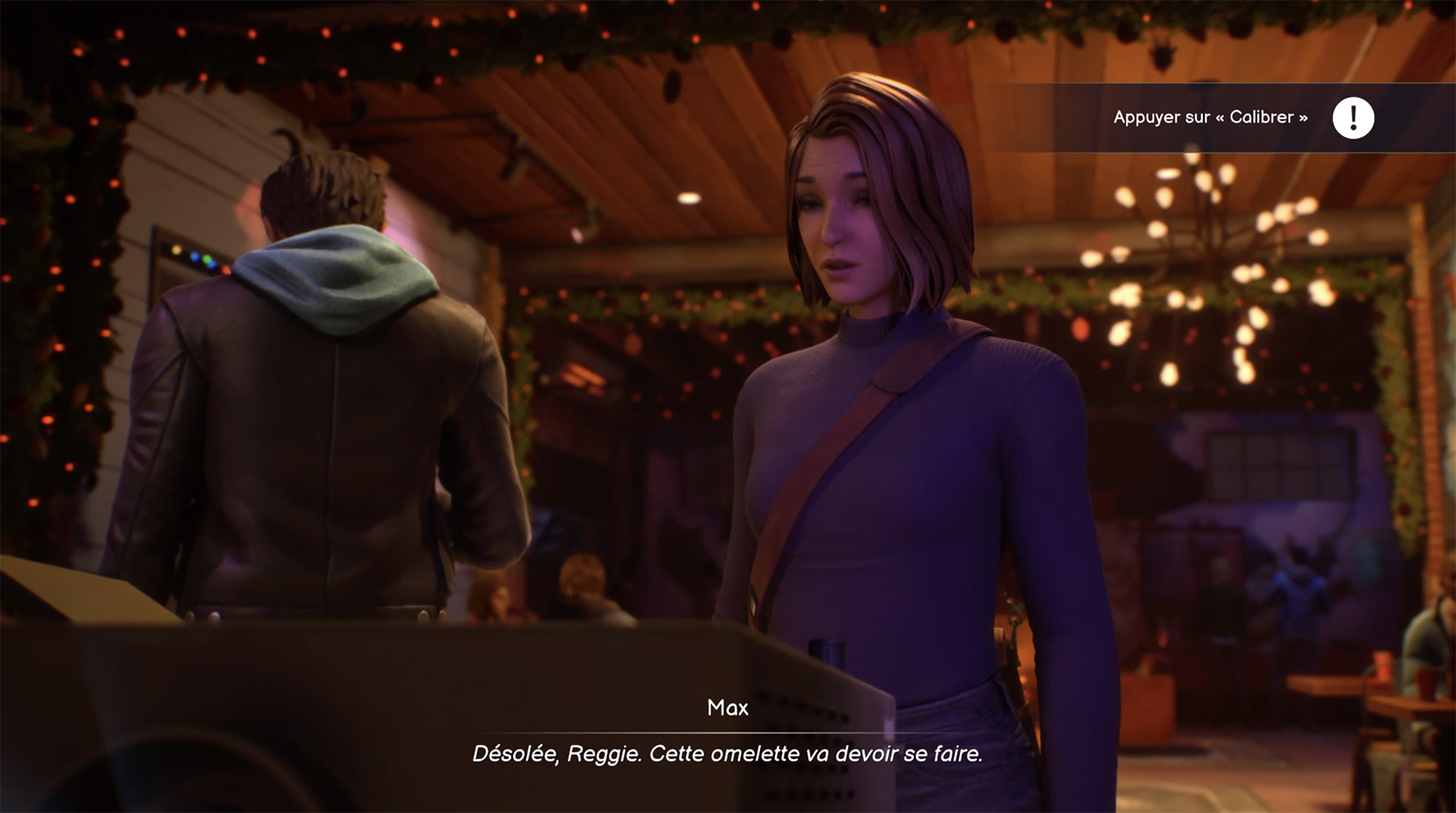This screenshot has width=1456, height=813.
Task: Select the exclamation mark objective icon
Action: [1353, 118]
